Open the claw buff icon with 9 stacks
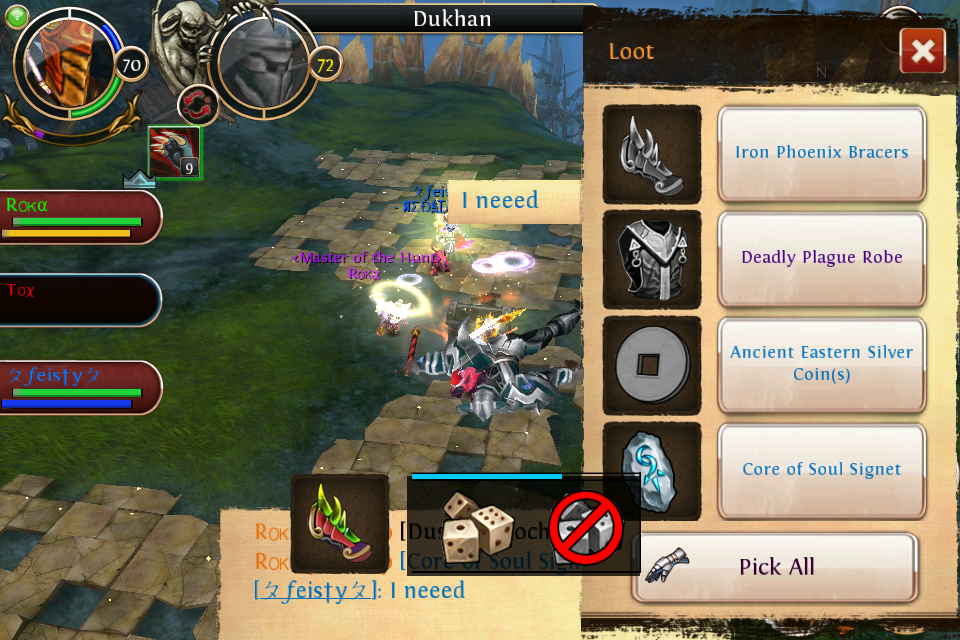The height and width of the screenshot is (640, 960). (175, 153)
